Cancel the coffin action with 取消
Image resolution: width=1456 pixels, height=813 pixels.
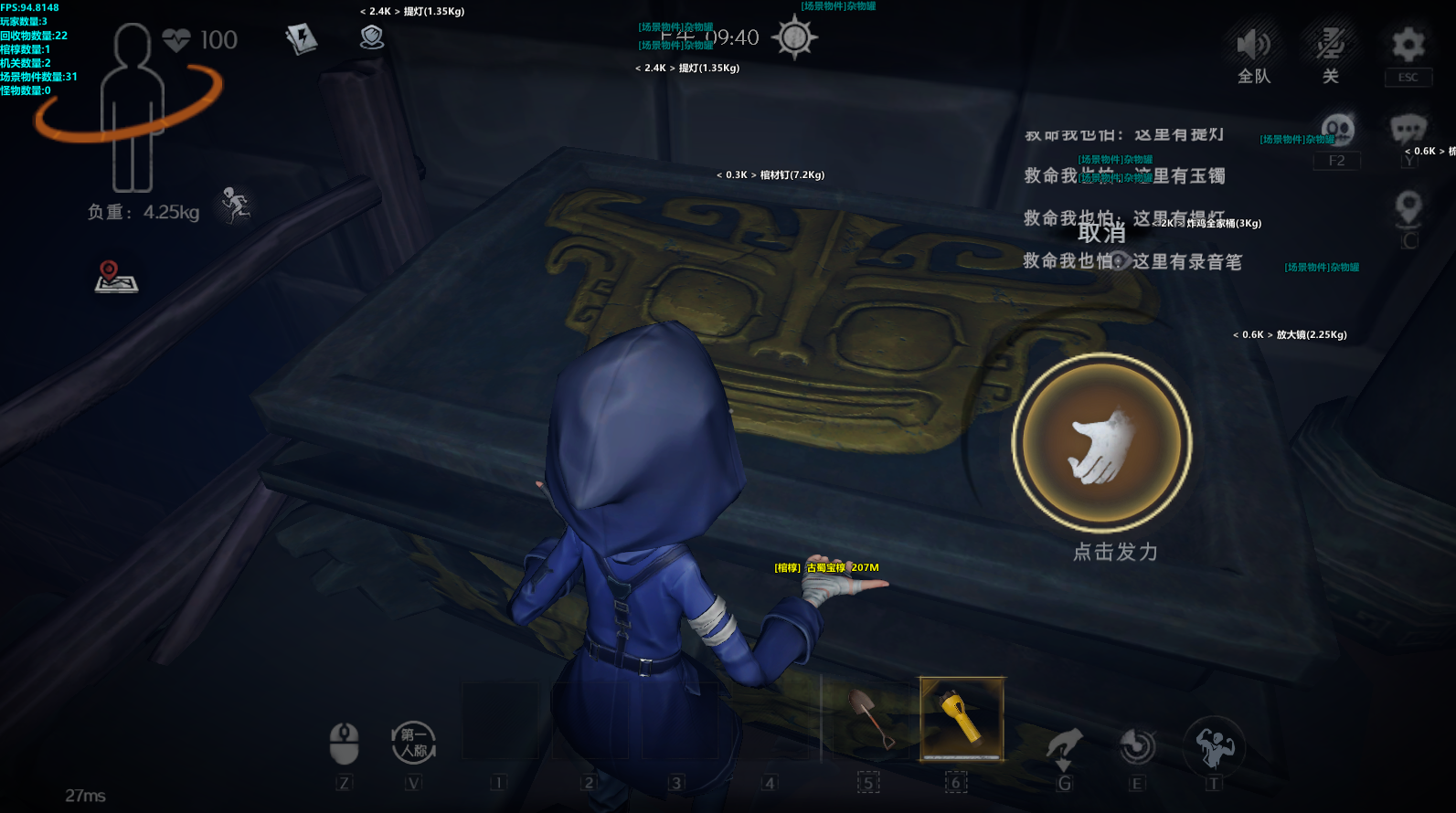click(1101, 234)
